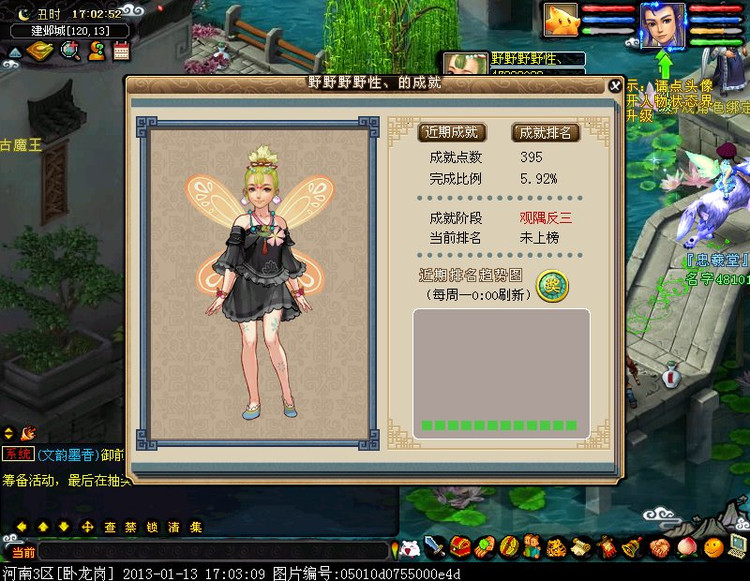Click the 清 clear chat button
The width and height of the screenshot is (750, 581).
pos(174,527)
